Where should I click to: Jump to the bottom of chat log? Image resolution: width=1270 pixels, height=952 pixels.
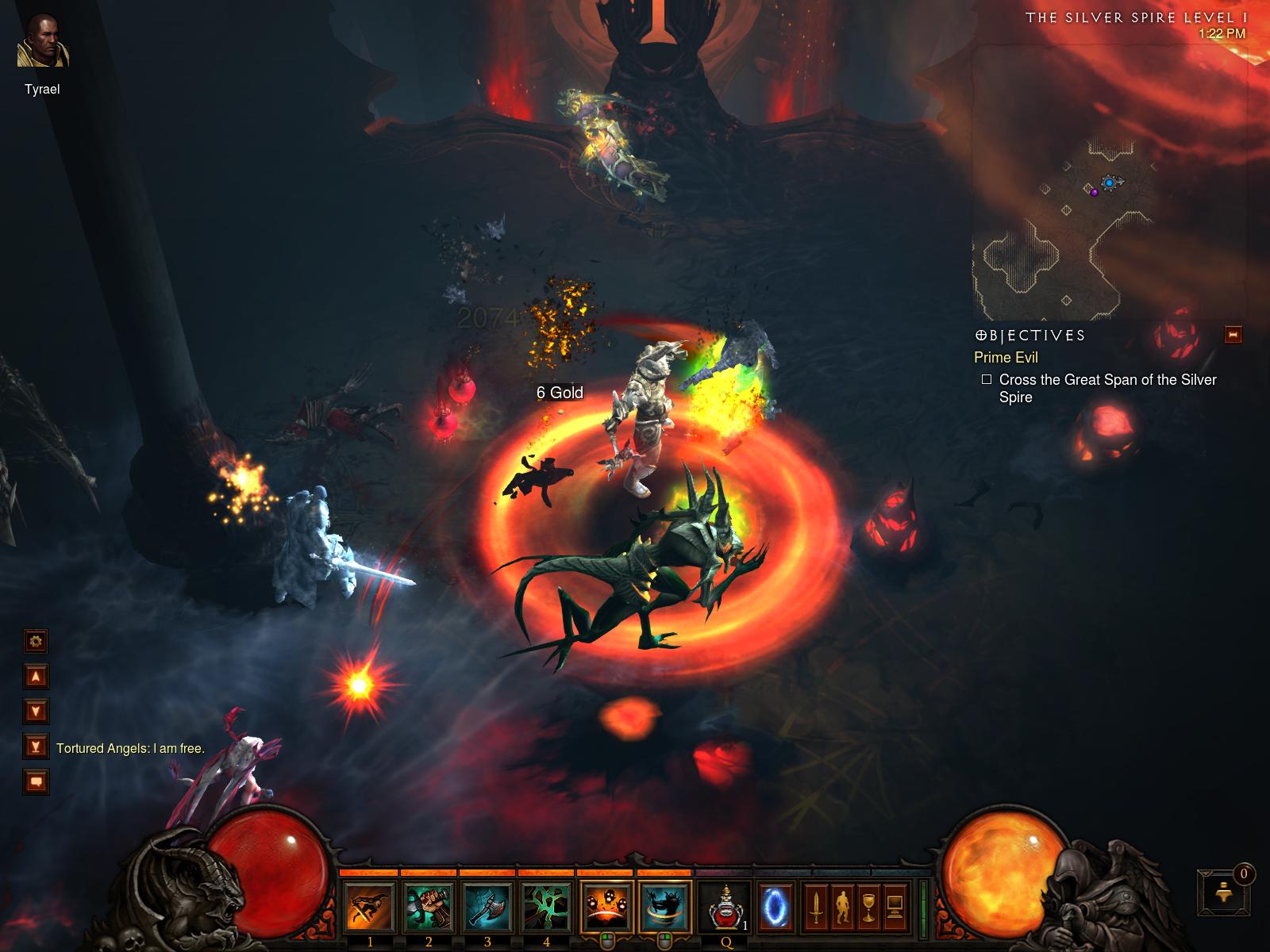tap(37, 746)
